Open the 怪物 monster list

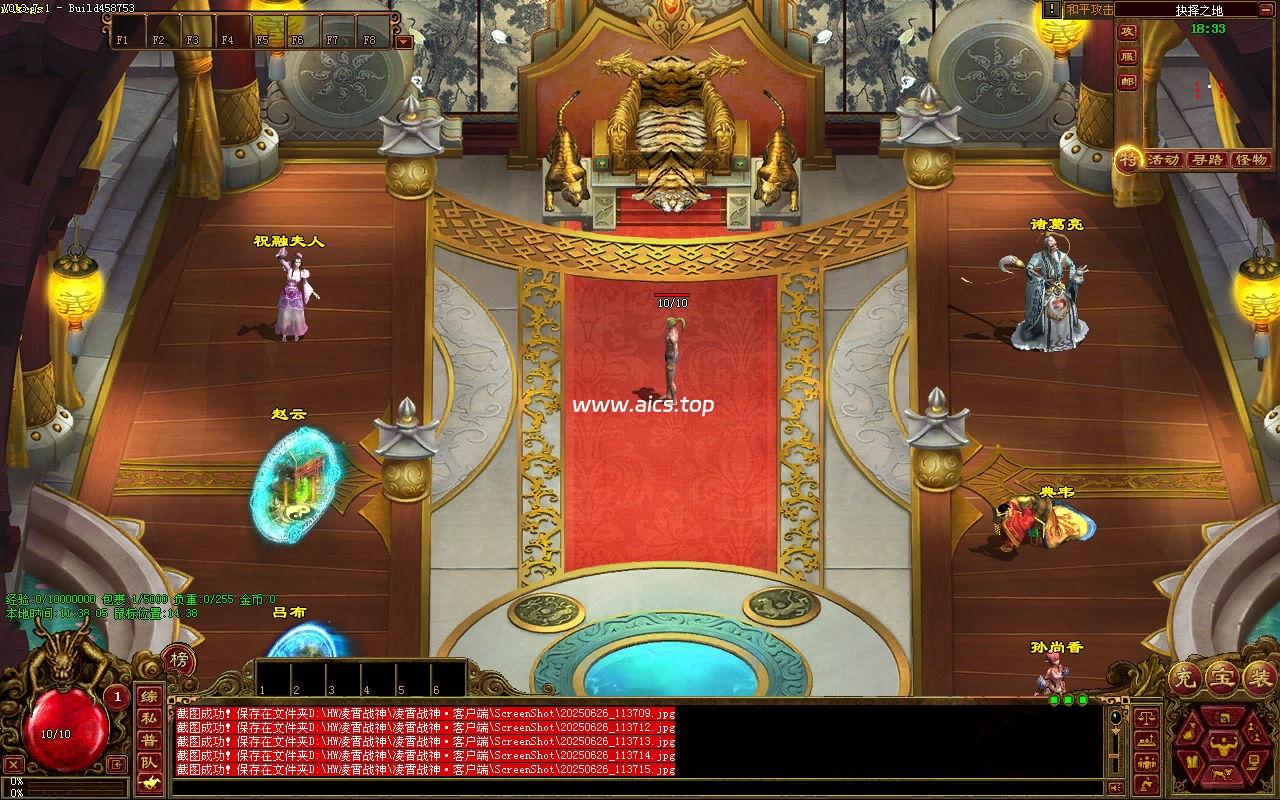click(1251, 160)
